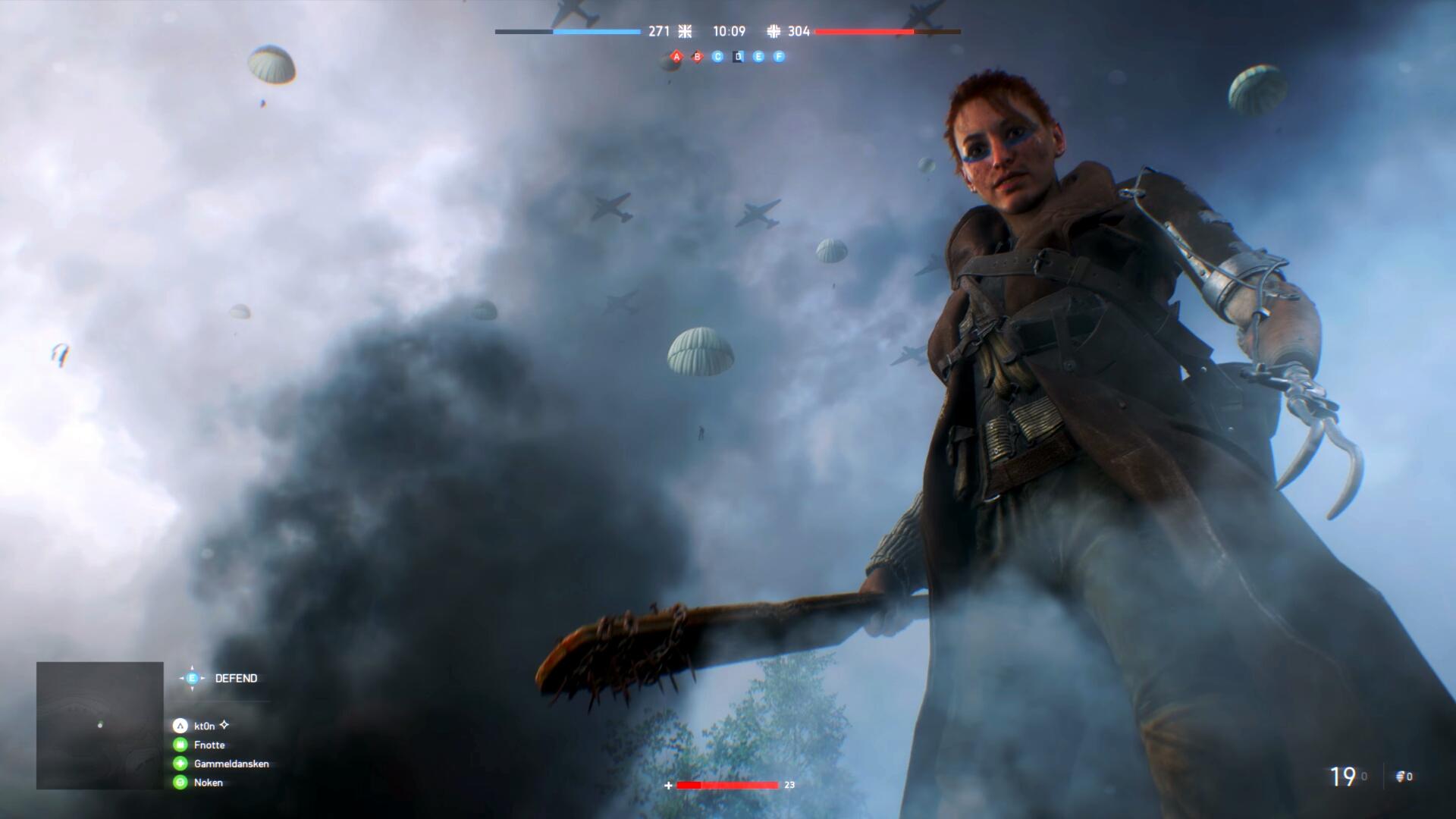Select squad member Fnotte
This screenshot has height=819, width=1456.
coord(209,745)
